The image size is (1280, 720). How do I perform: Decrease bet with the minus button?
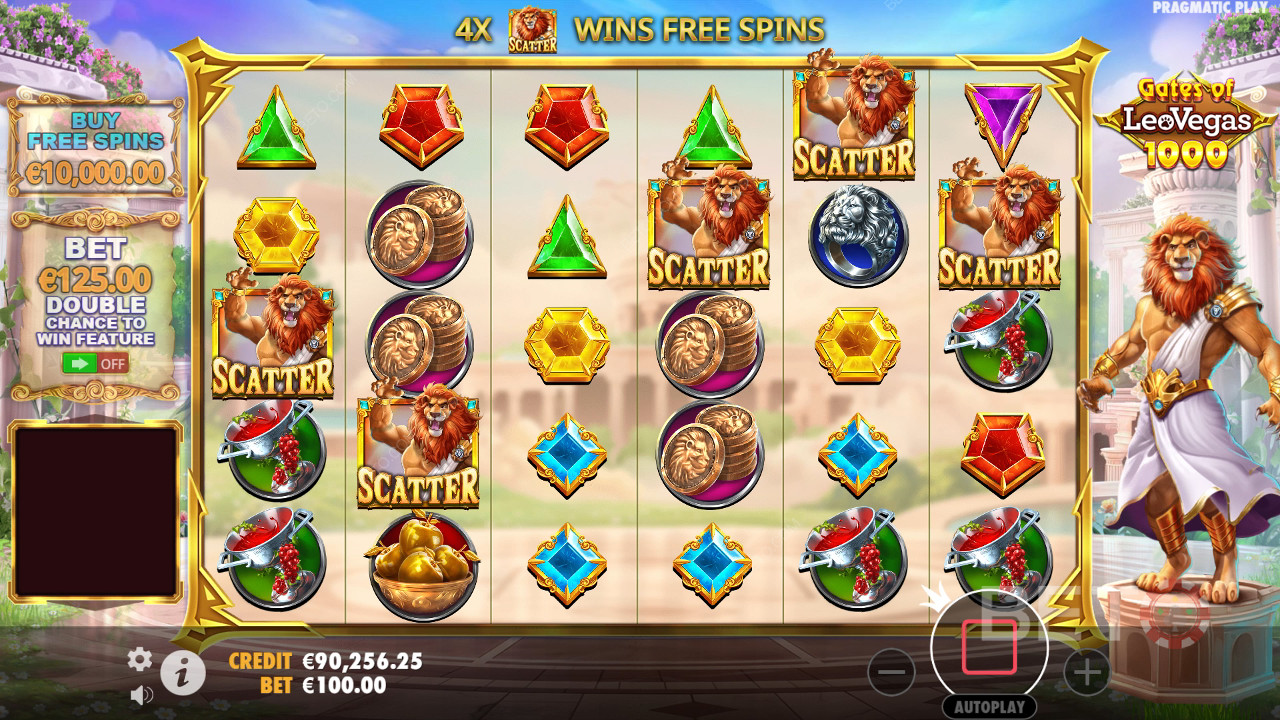[891, 672]
